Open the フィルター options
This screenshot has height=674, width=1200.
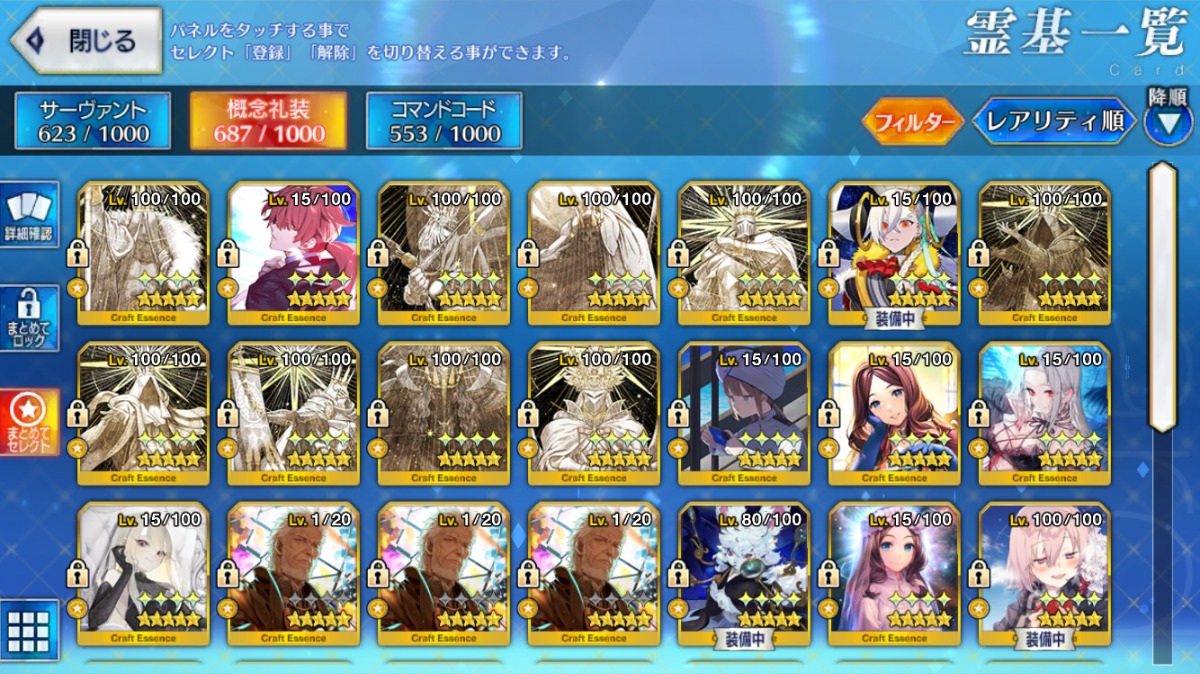click(912, 122)
